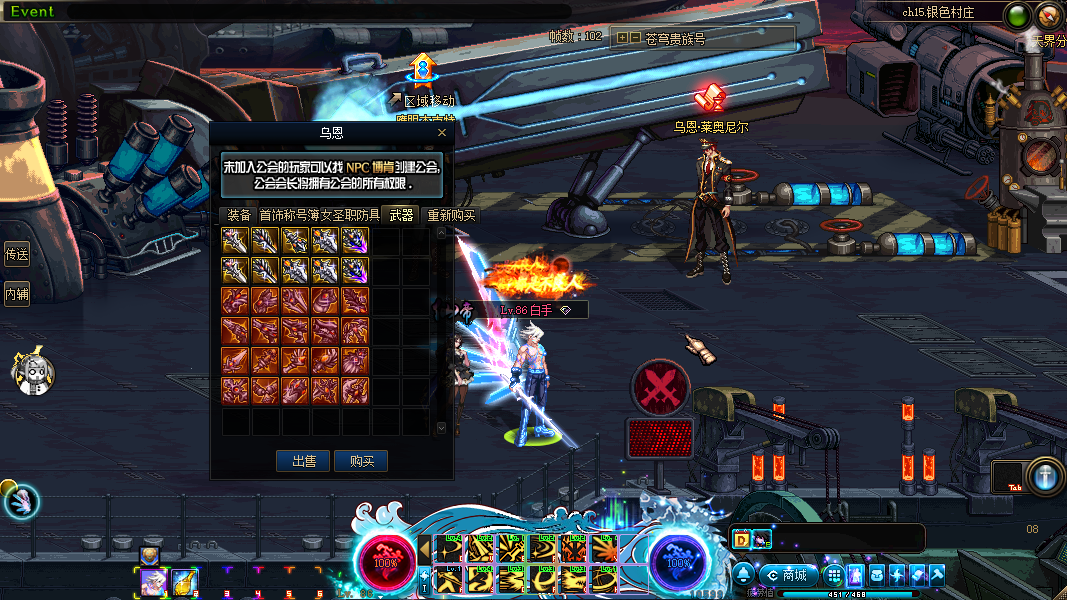Collapse the skill bar with left arrow
This screenshot has width=1067, height=600.
click(x=425, y=549)
